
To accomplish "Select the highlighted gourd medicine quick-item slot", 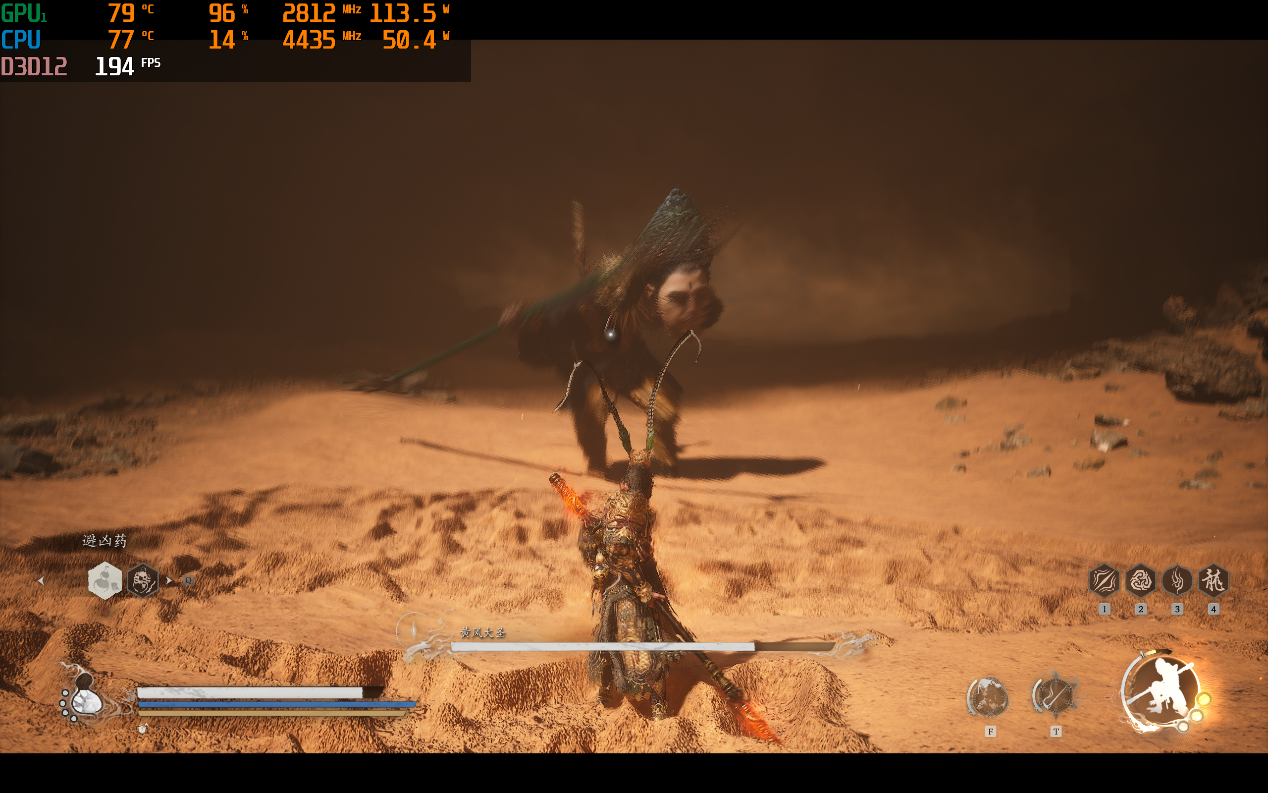I will coord(105,580).
